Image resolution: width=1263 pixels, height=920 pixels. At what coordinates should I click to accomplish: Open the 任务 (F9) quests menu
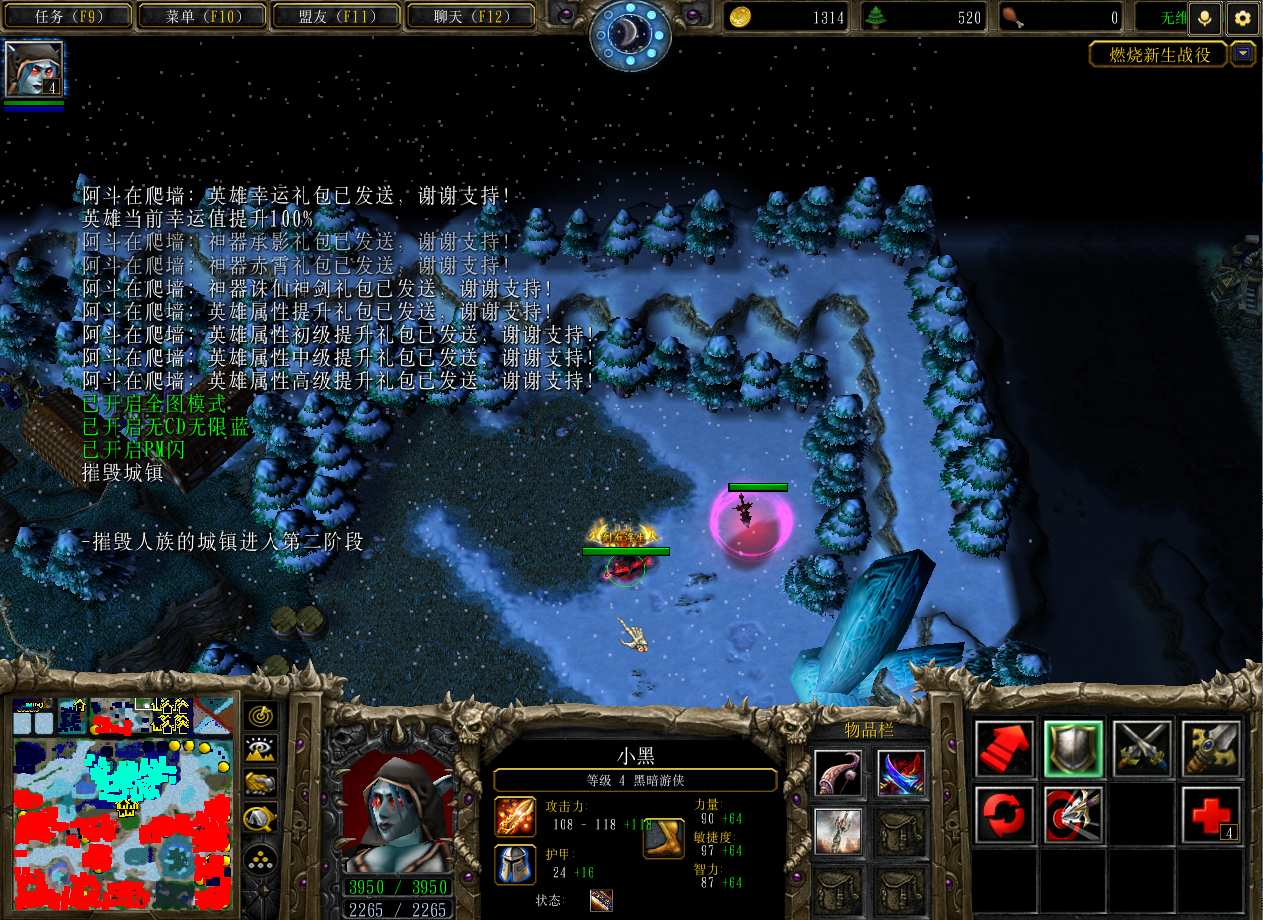(69, 17)
